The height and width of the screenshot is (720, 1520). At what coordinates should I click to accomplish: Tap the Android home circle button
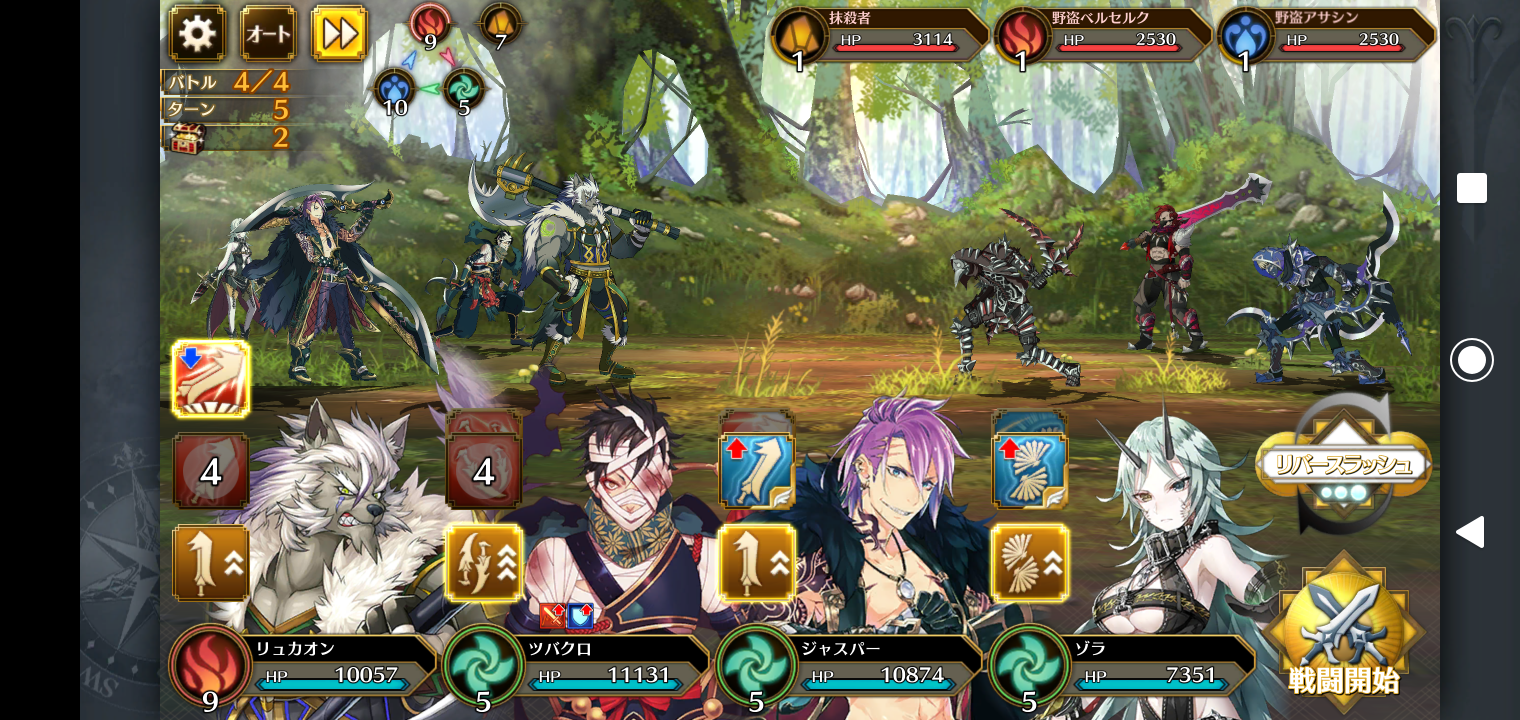tap(1471, 360)
